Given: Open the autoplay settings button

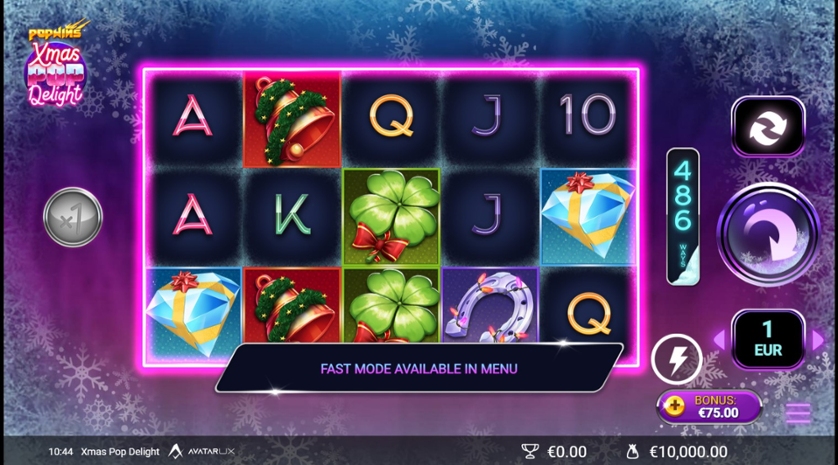Looking at the screenshot, I should pyautogui.click(x=767, y=126).
